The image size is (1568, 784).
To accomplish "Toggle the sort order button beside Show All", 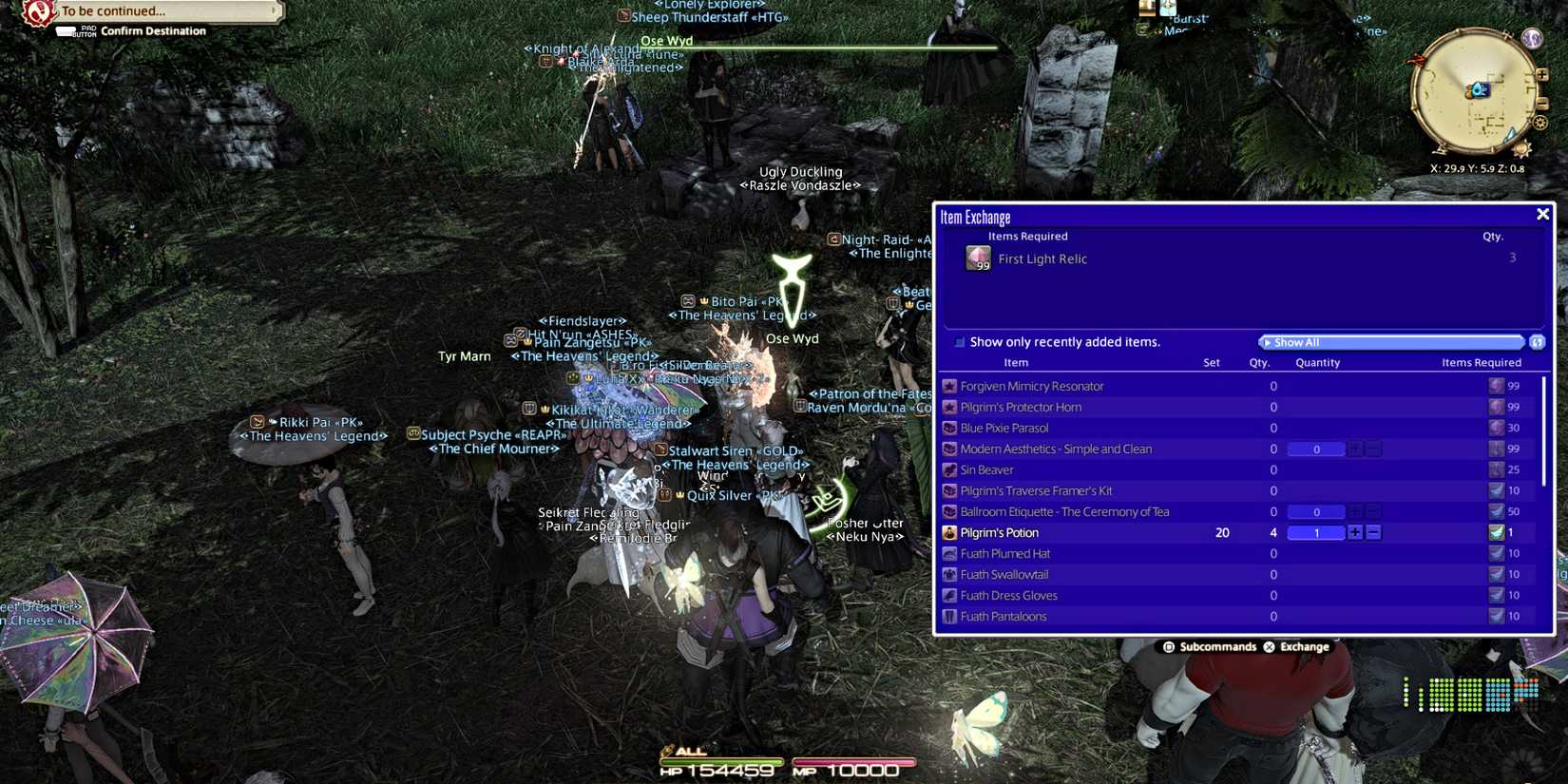I will pos(1537,341).
